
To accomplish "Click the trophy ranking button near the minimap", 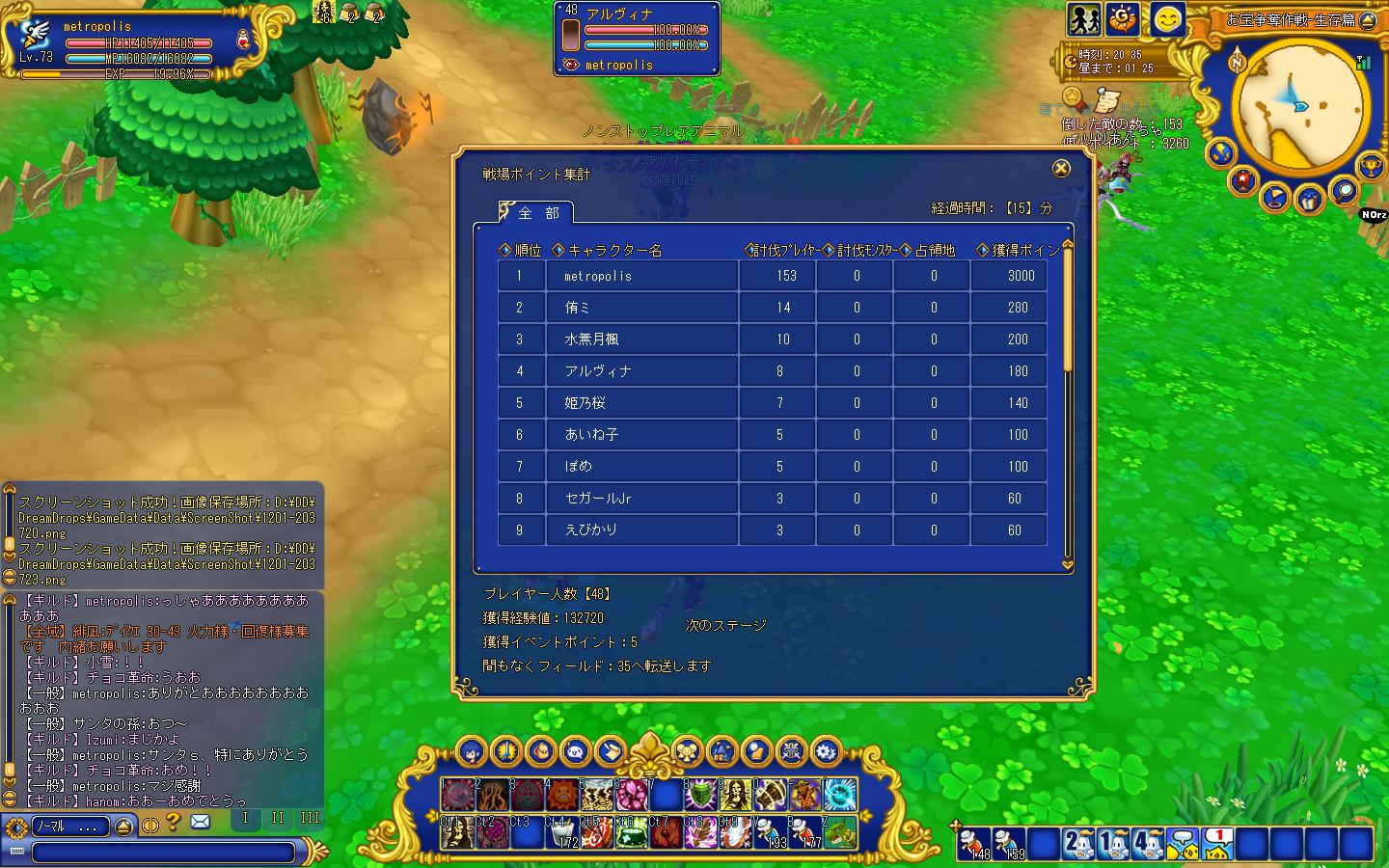I will [1370, 168].
